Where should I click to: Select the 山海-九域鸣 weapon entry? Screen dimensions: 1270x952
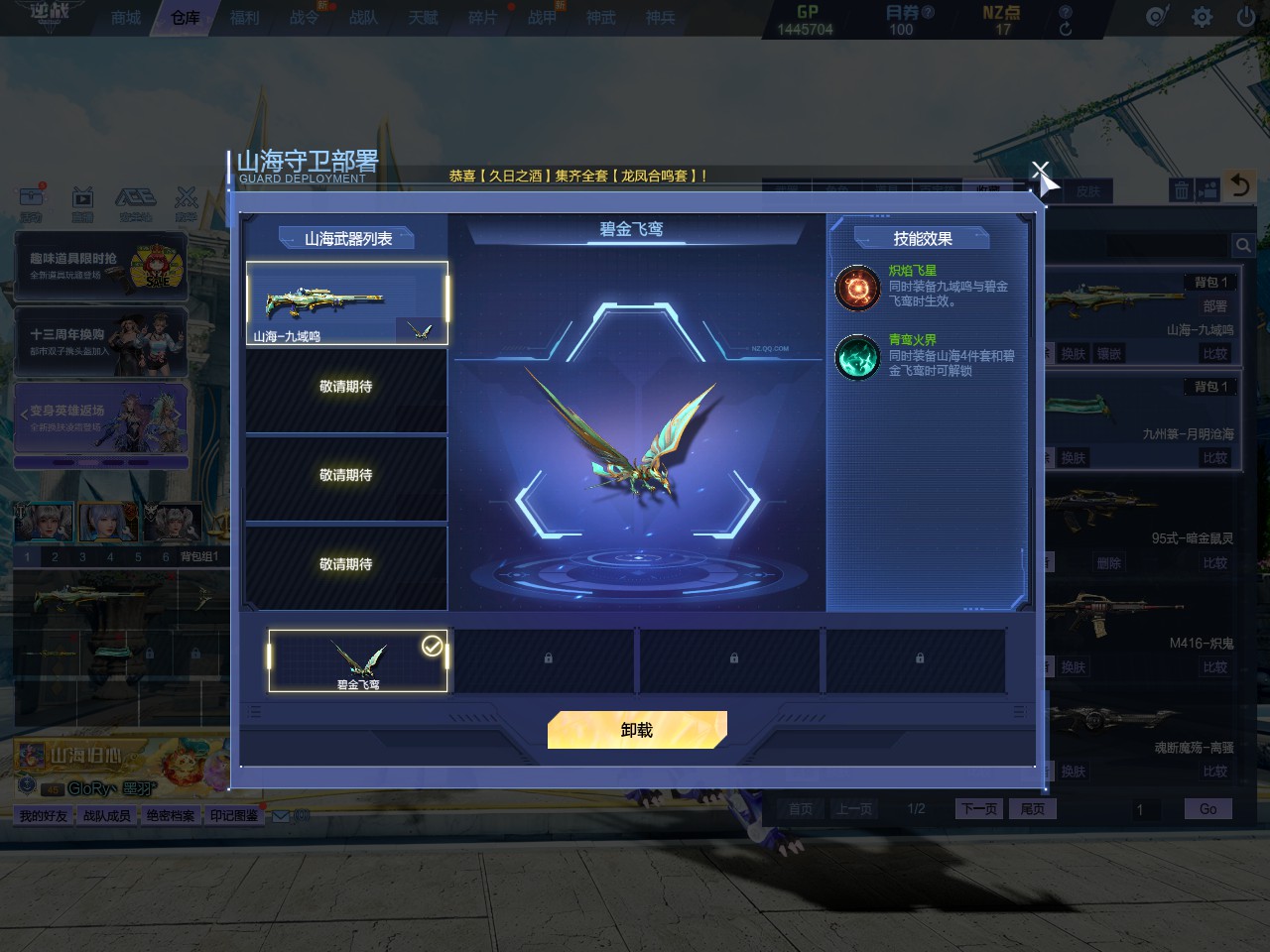click(346, 302)
